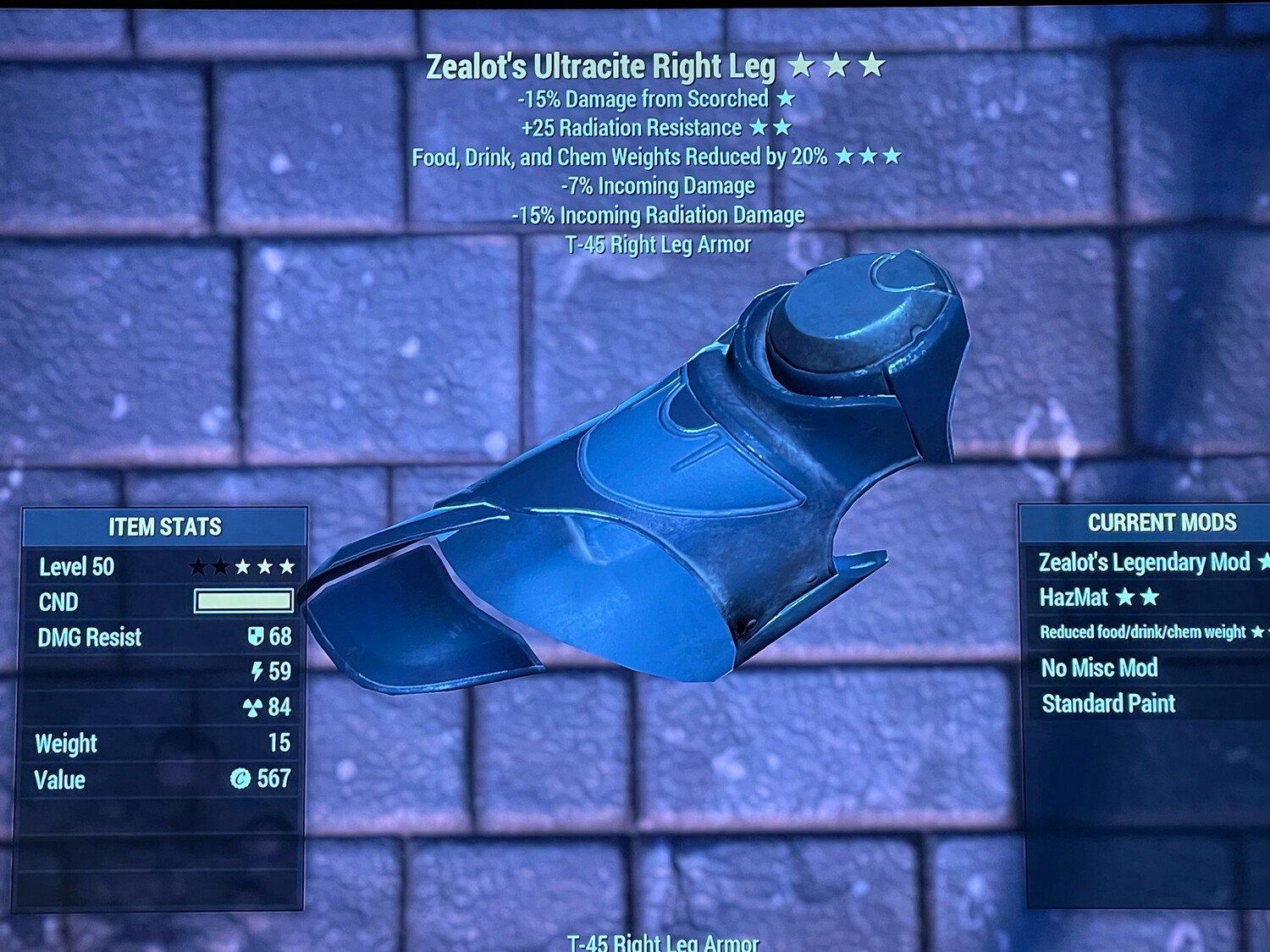
Task: Toggle the three-star Food, Drink, and Chem effect
Action: [x=870, y=156]
